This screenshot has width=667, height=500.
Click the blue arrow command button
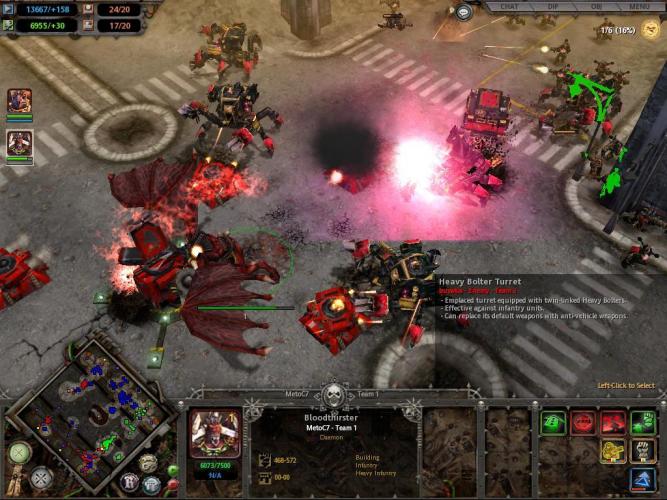click(x=643, y=481)
